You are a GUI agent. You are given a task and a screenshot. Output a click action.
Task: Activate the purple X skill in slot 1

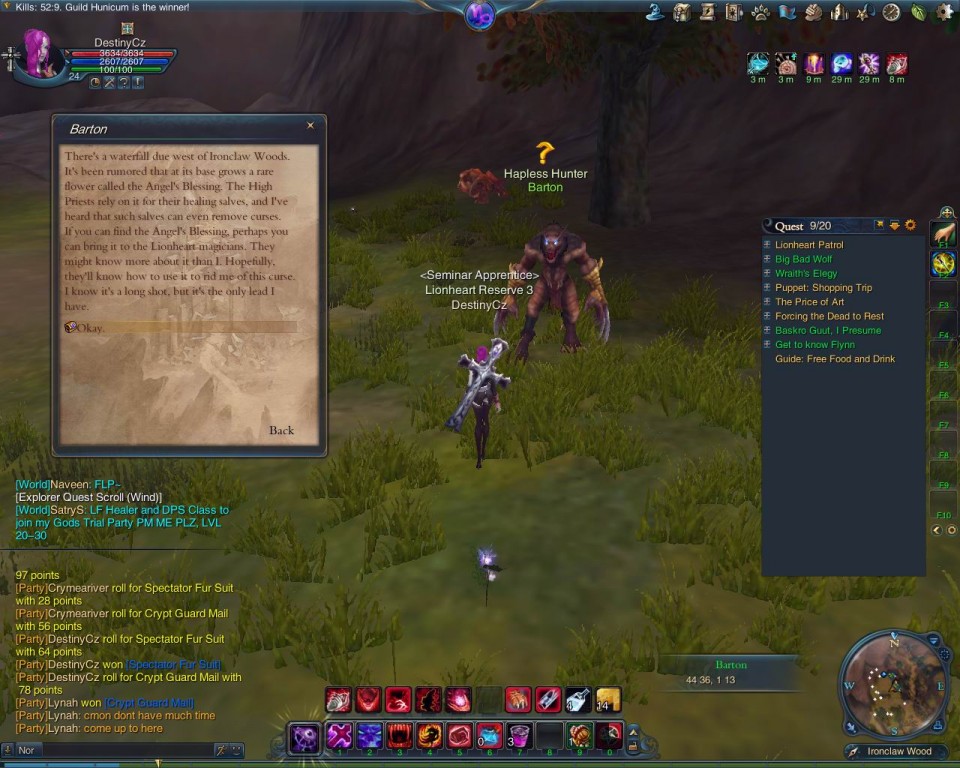[x=339, y=736]
